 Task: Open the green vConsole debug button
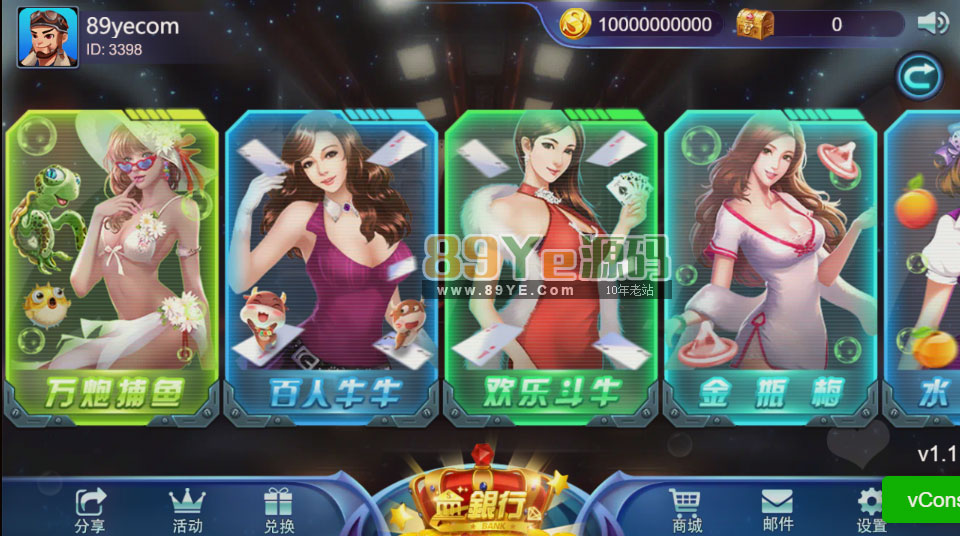(x=920, y=499)
